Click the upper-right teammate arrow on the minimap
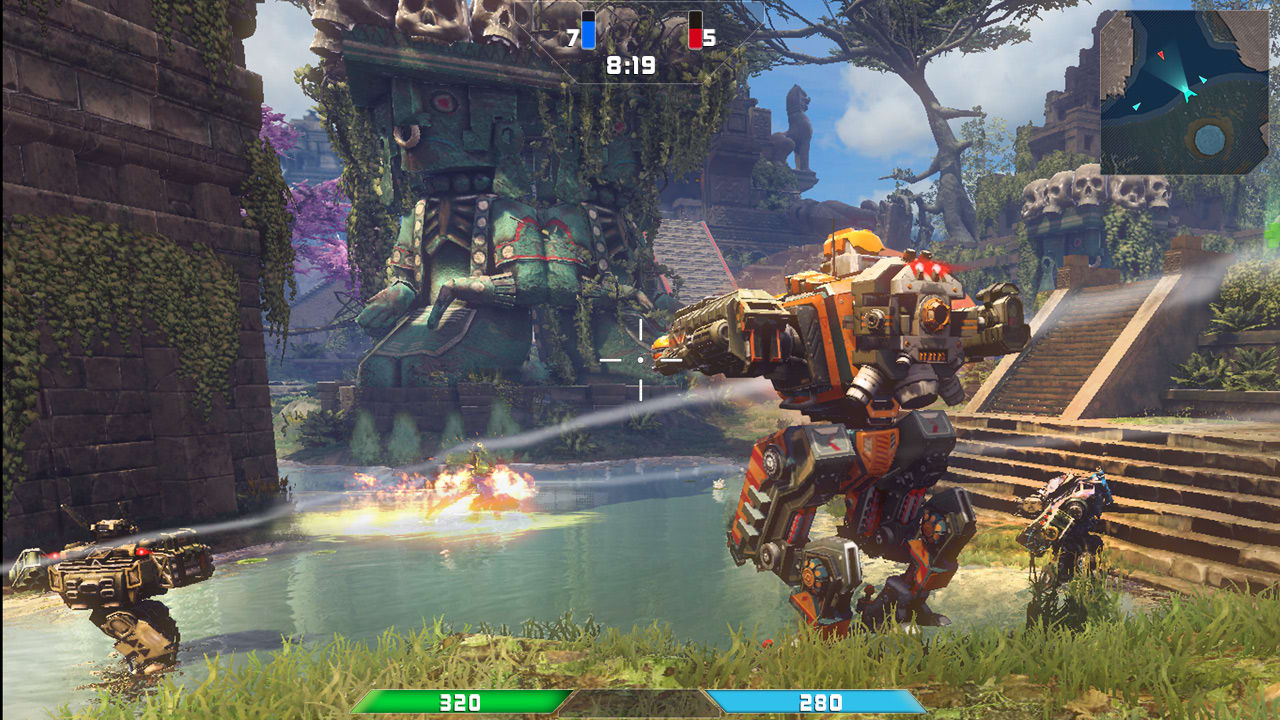Image resolution: width=1280 pixels, height=720 pixels. coord(1203,80)
